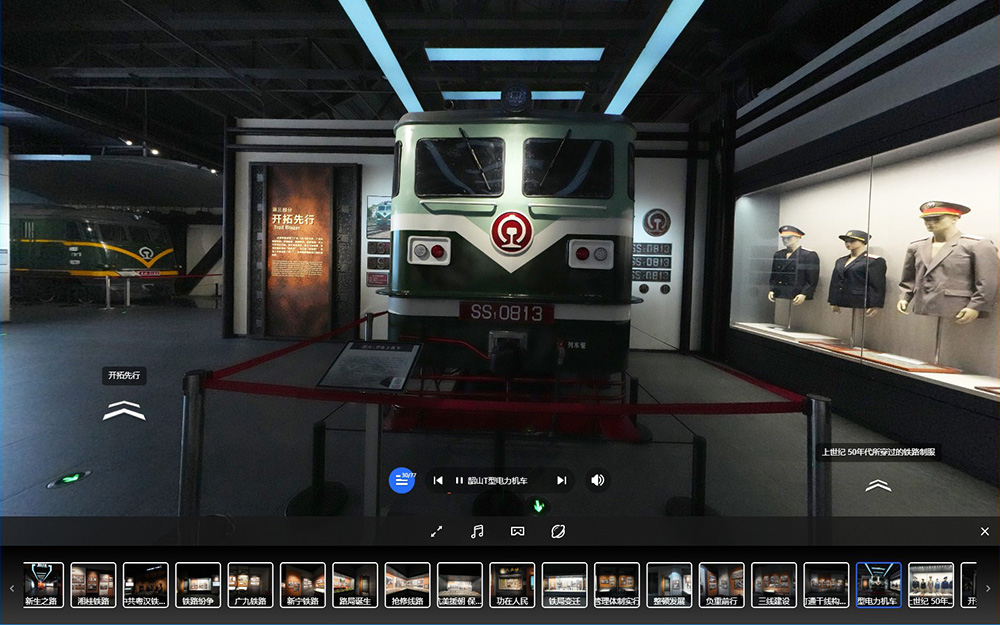Mute the speaker volume icon

click(x=597, y=480)
